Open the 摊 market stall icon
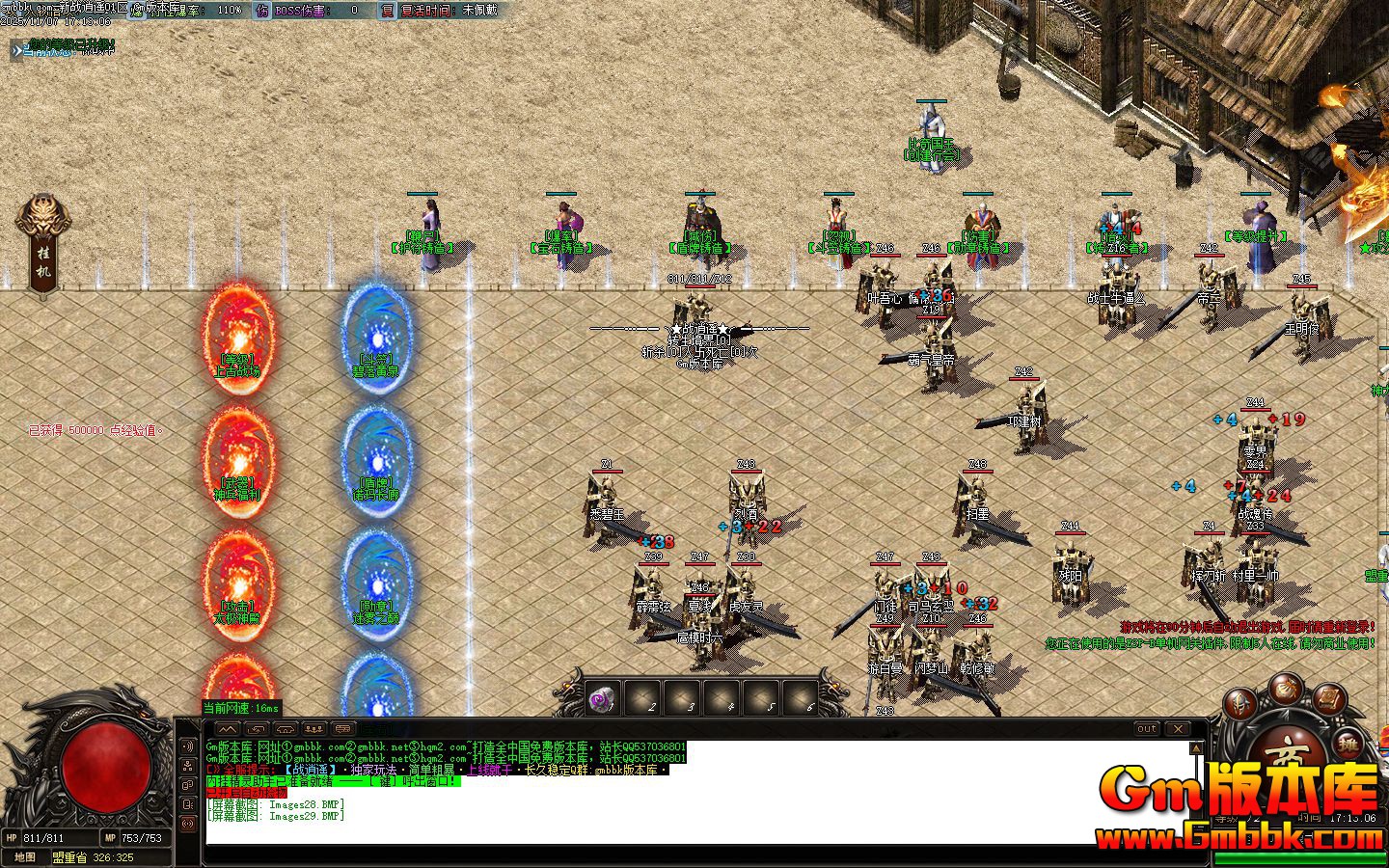1389x868 pixels. (x=1349, y=742)
